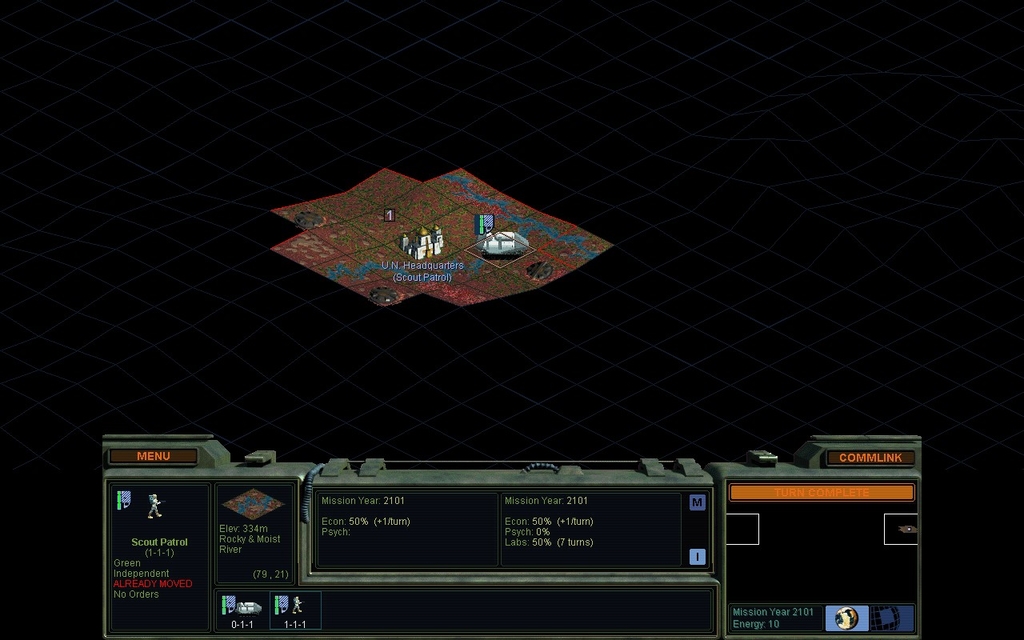The height and width of the screenshot is (640, 1024).
Task: Open the COMMLINK panel
Action: (870, 457)
